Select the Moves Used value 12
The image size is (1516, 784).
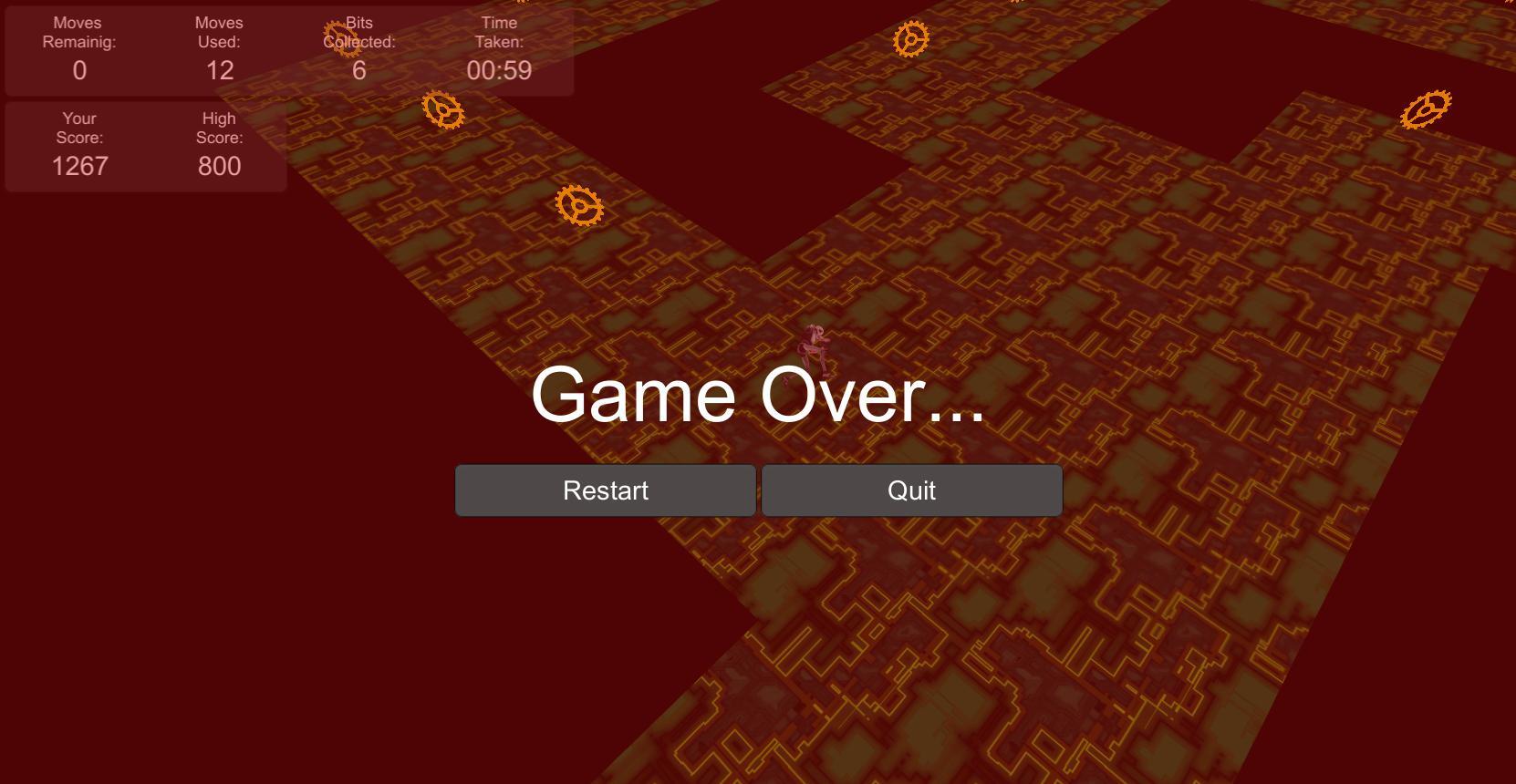218,69
